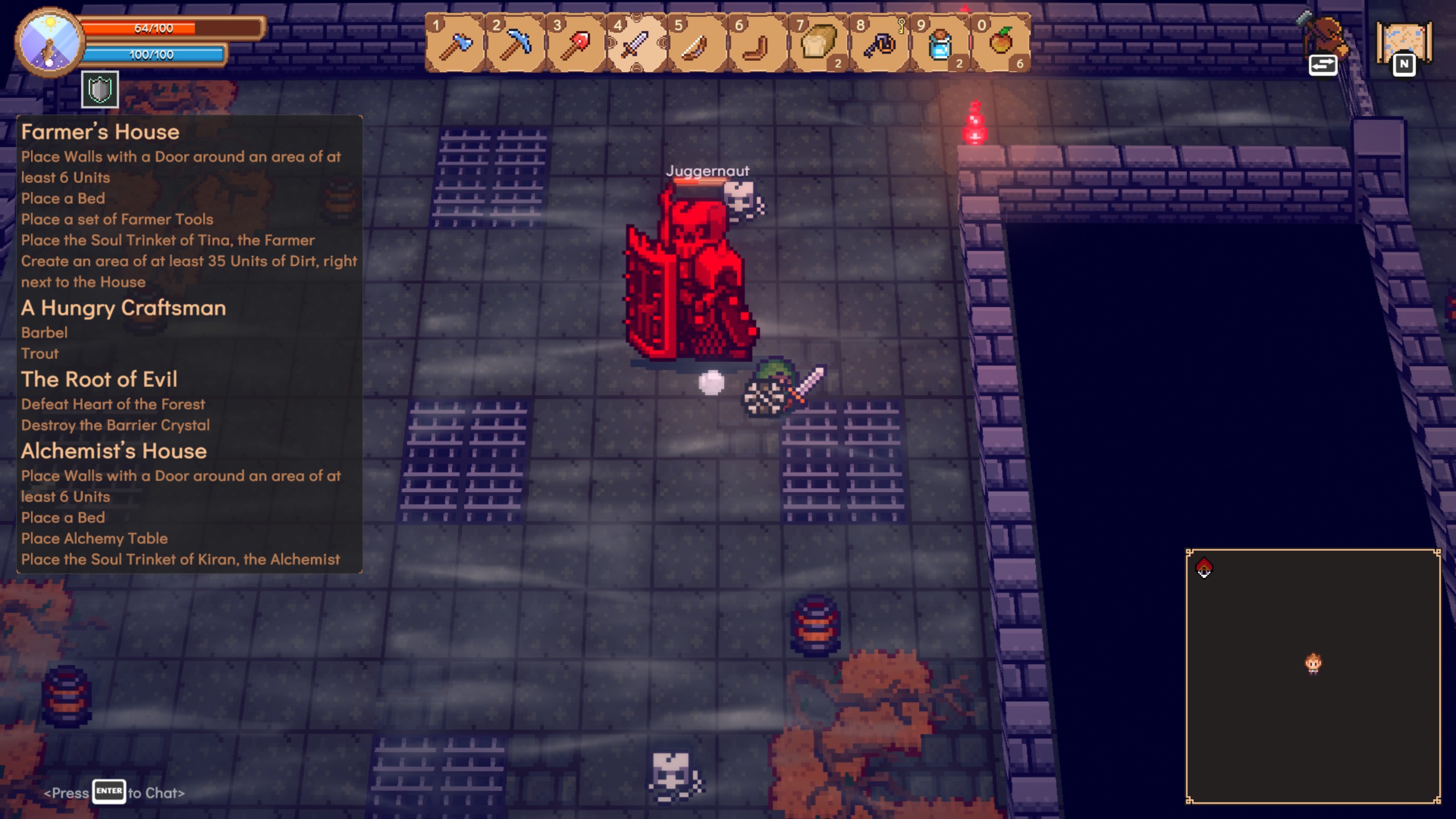The height and width of the screenshot is (819, 1456).
Task: Choose the locked tool in slot 8
Action: [879, 44]
